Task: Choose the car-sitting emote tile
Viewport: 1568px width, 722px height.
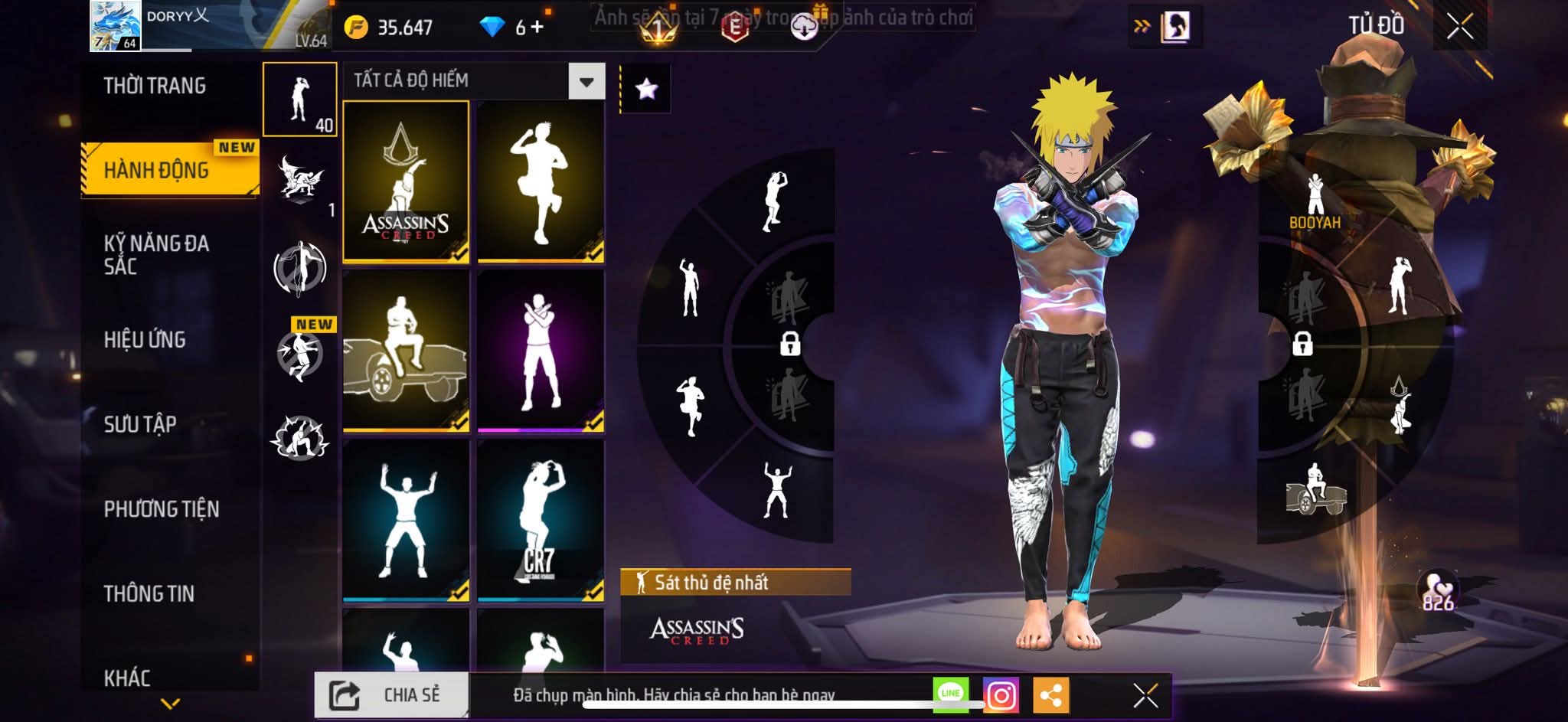Action: click(406, 350)
